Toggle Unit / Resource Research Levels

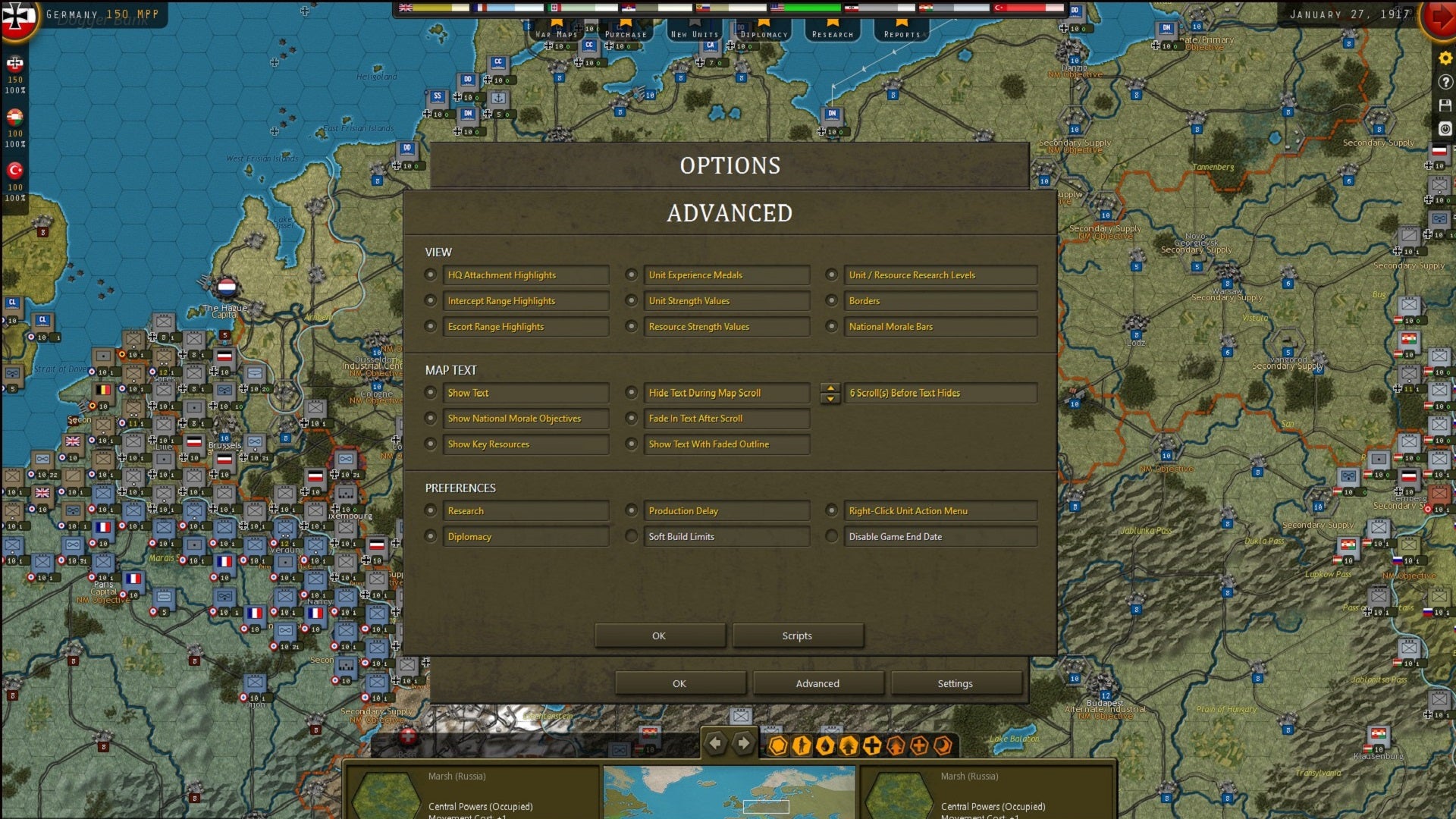(x=832, y=275)
